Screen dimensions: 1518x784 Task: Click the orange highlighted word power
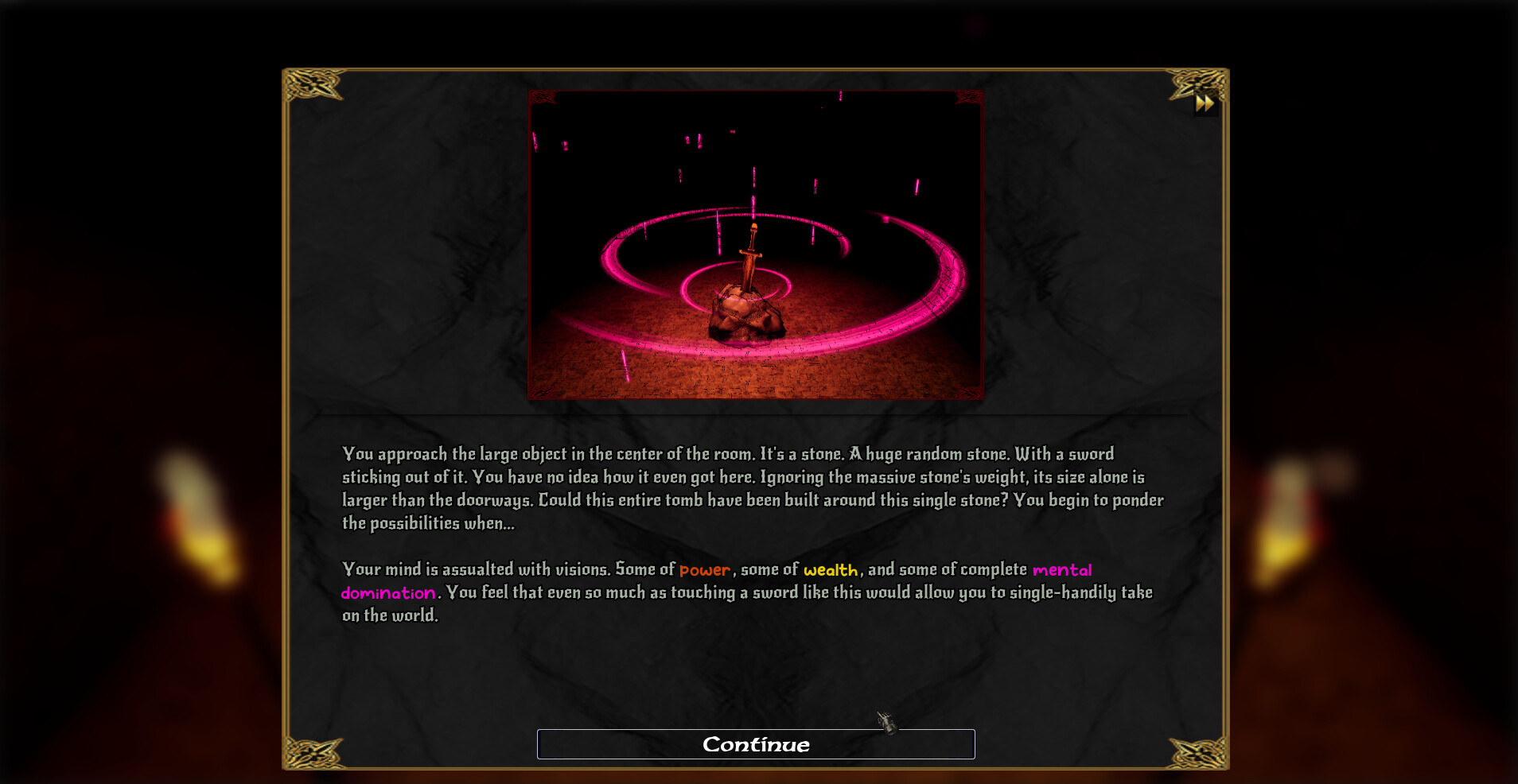click(x=703, y=569)
